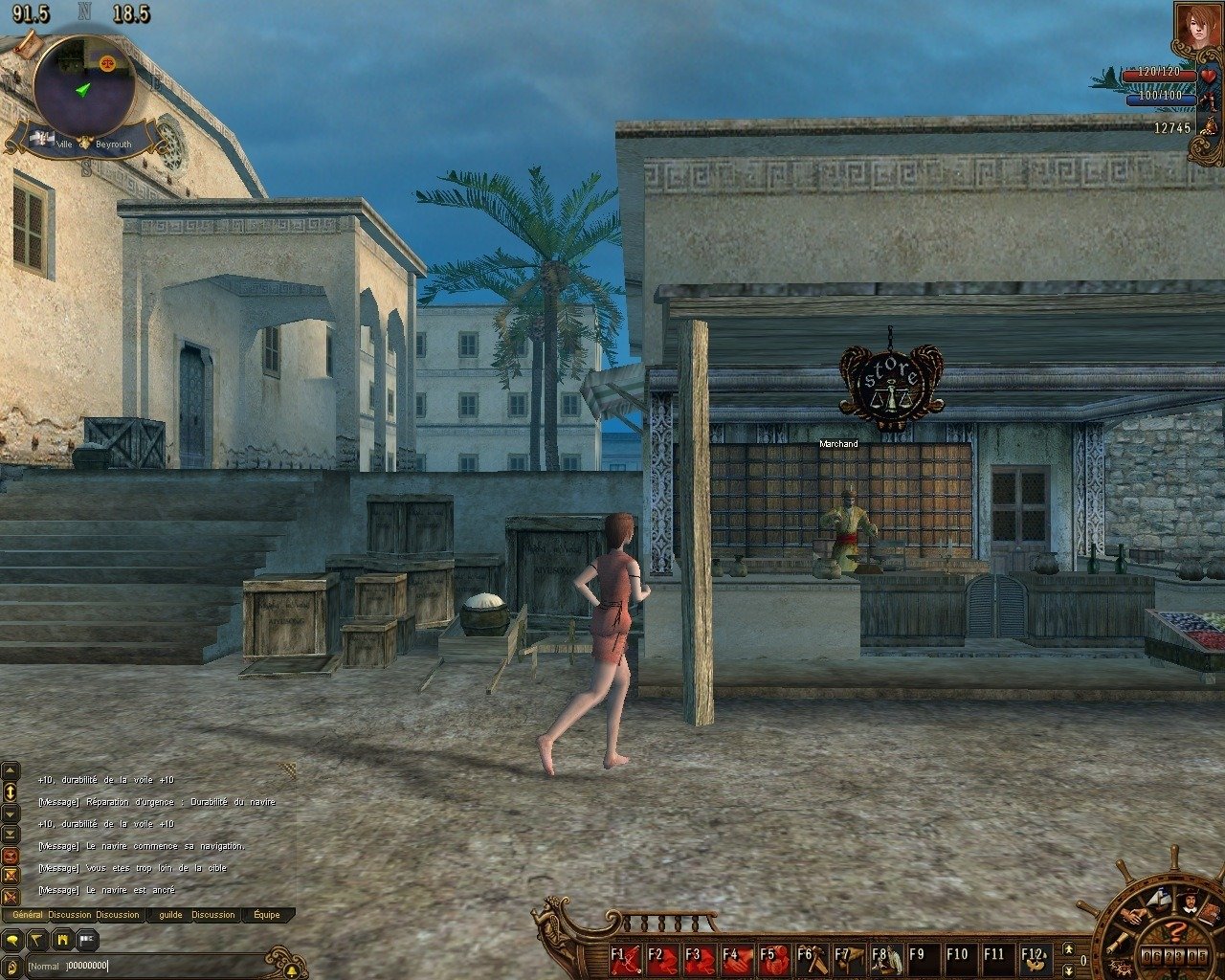Use the F12 hotbar slot
The width and height of the screenshot is (1225, 980).
tap(1036, 958)
